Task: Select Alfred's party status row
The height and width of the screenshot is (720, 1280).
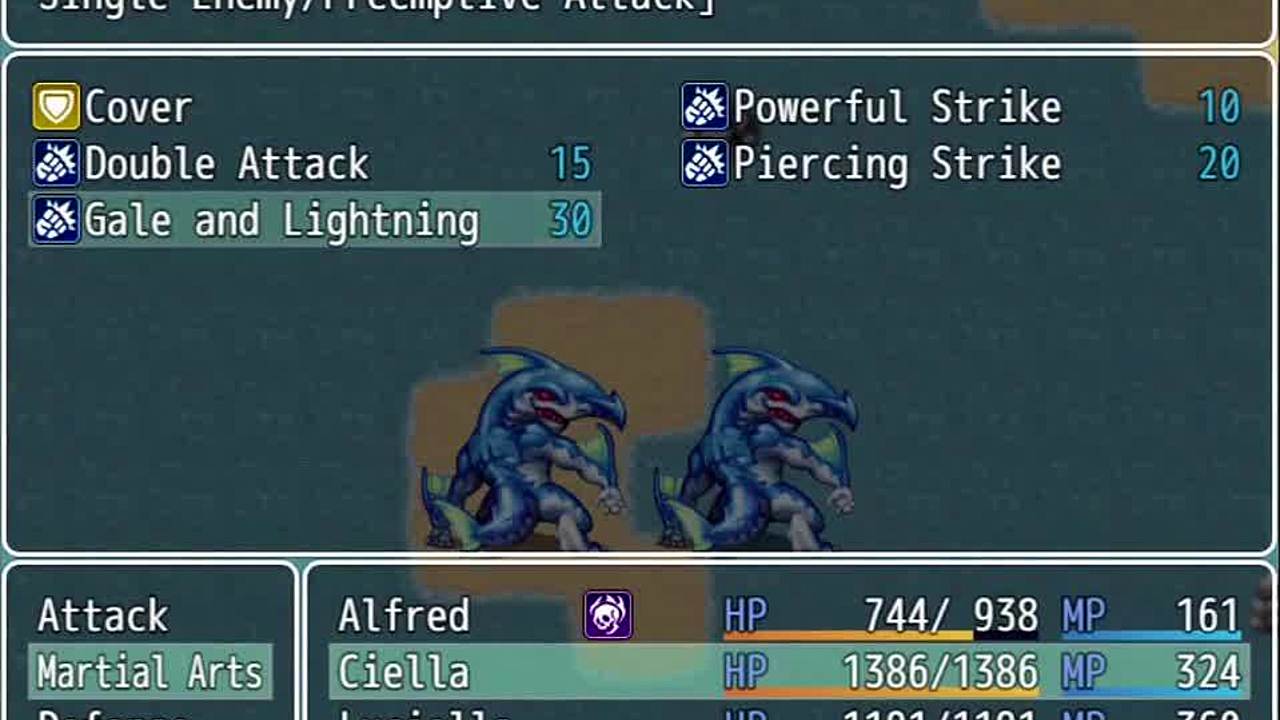Action: [788, 616]
